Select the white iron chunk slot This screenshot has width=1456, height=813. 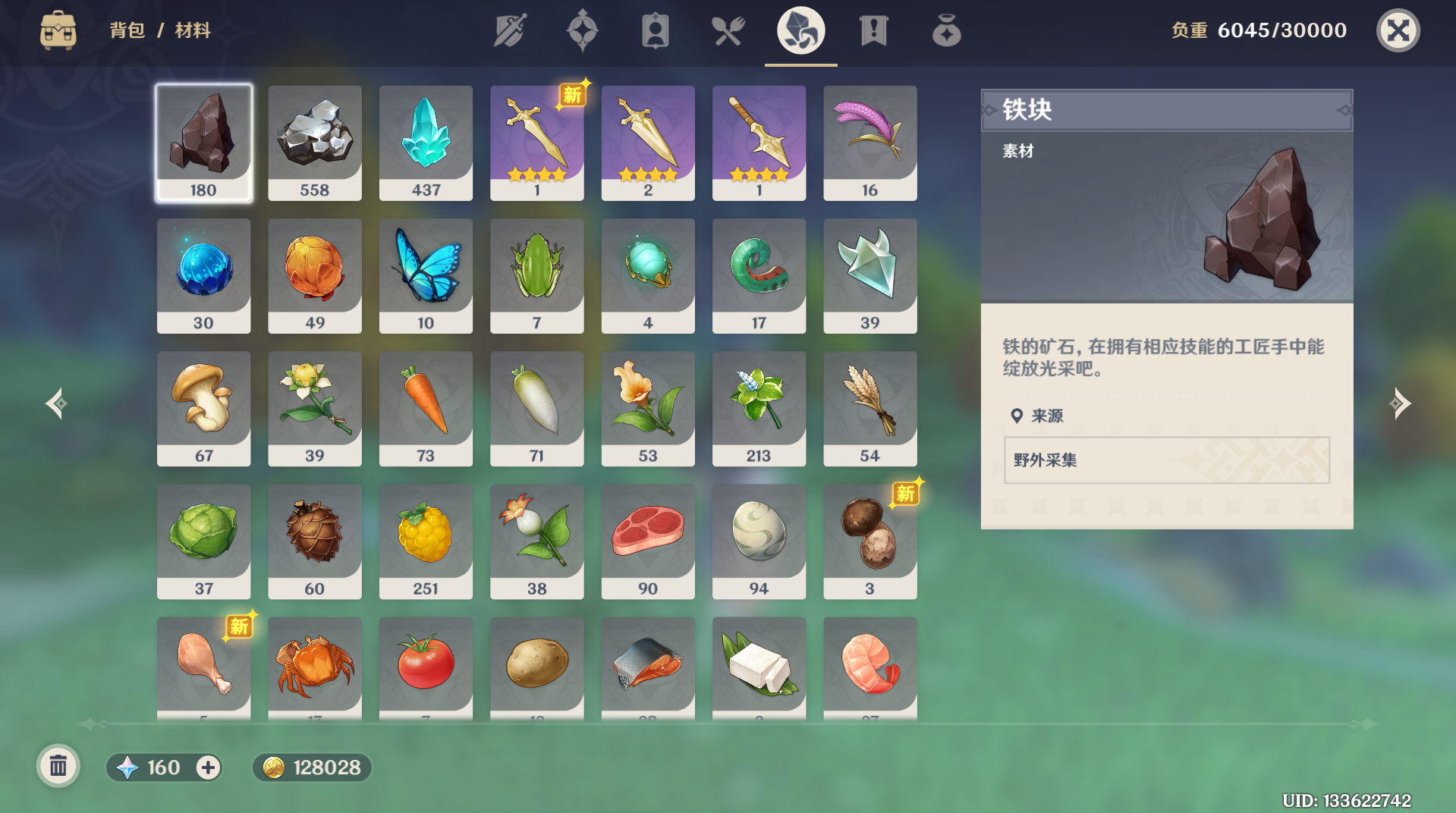(x=314, y=143)
